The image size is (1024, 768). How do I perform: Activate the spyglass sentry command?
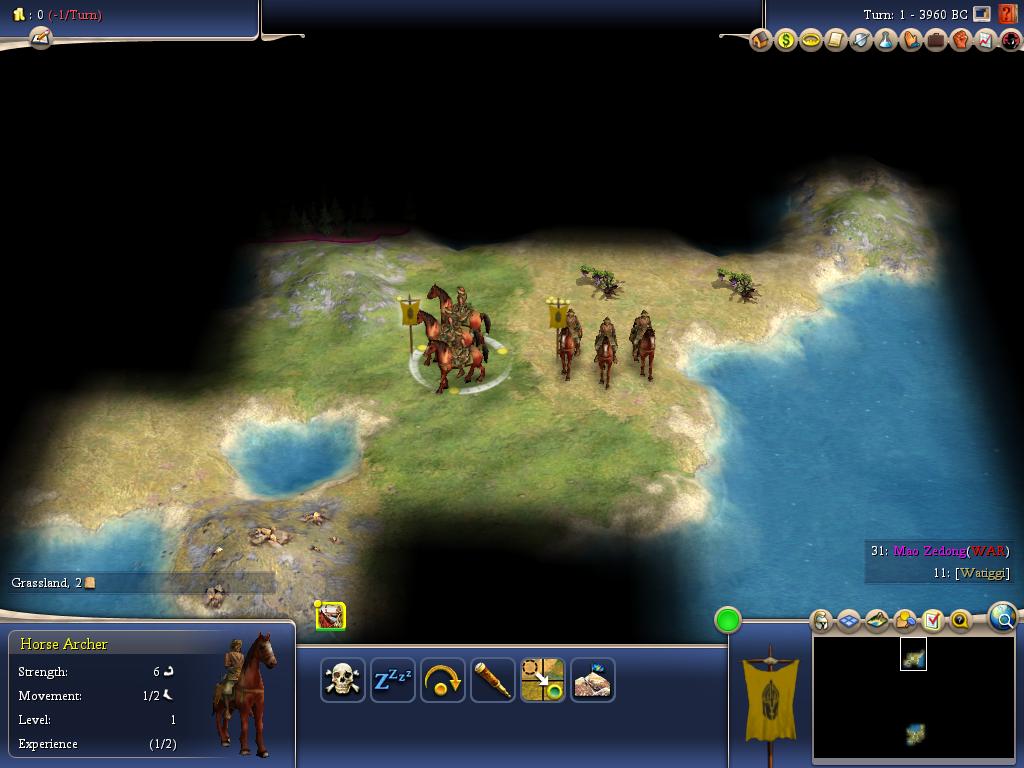[492, 681]
